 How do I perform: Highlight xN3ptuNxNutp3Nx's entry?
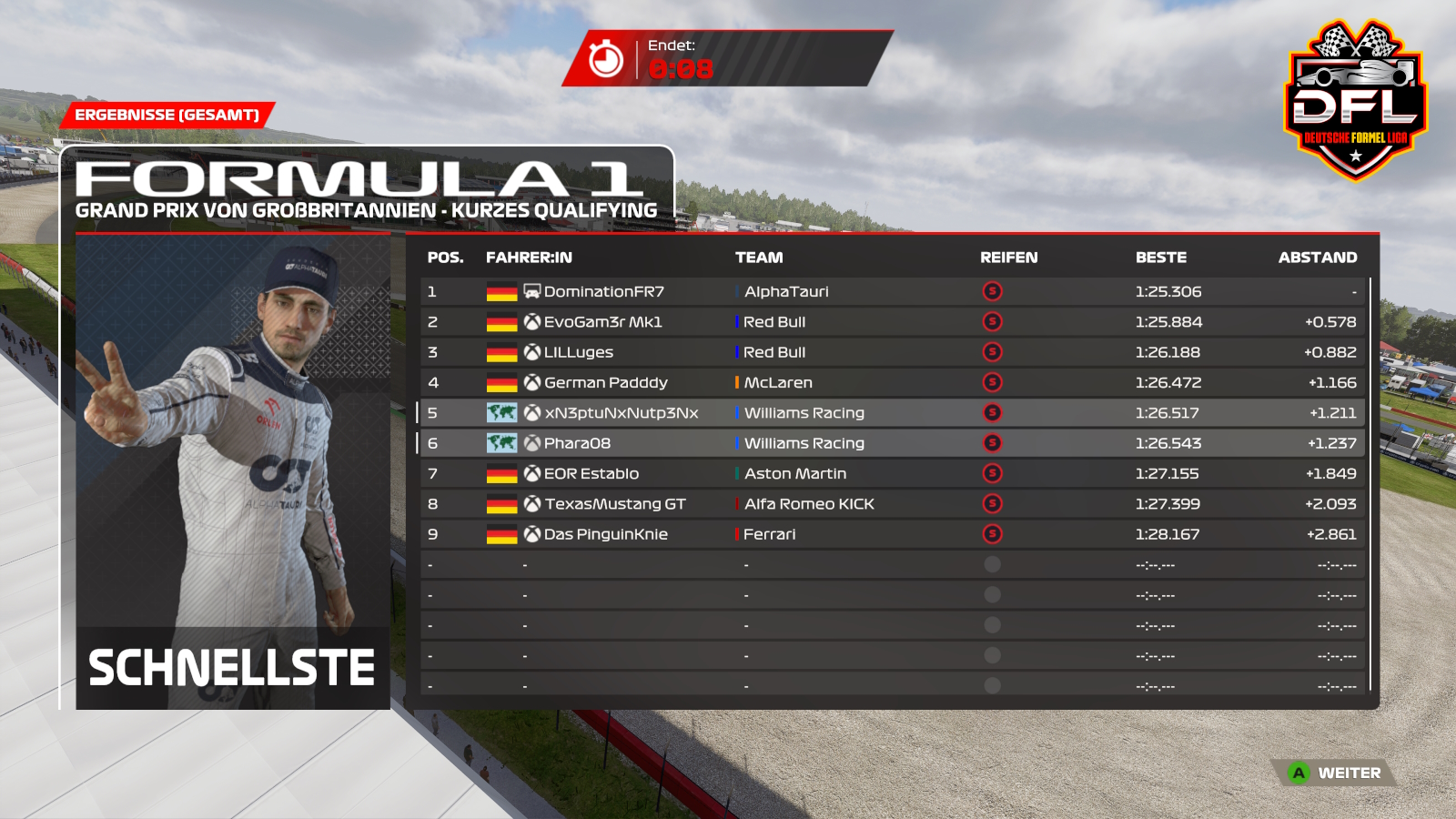(621, 413)
